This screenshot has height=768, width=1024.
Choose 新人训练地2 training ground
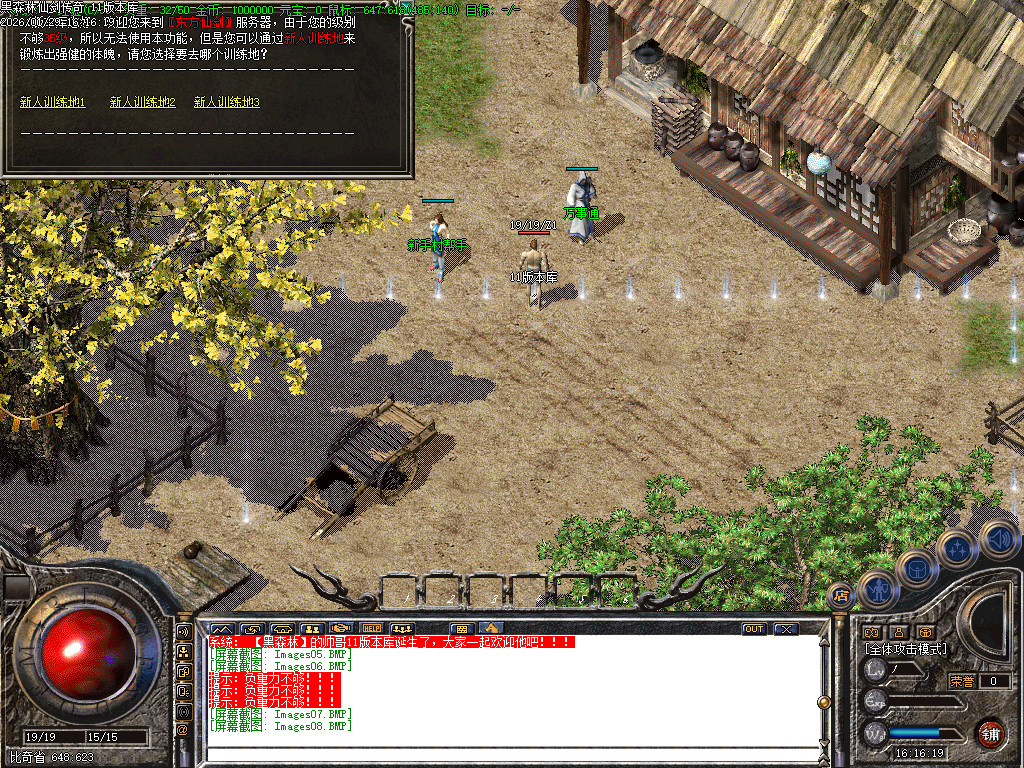[142, 102]
